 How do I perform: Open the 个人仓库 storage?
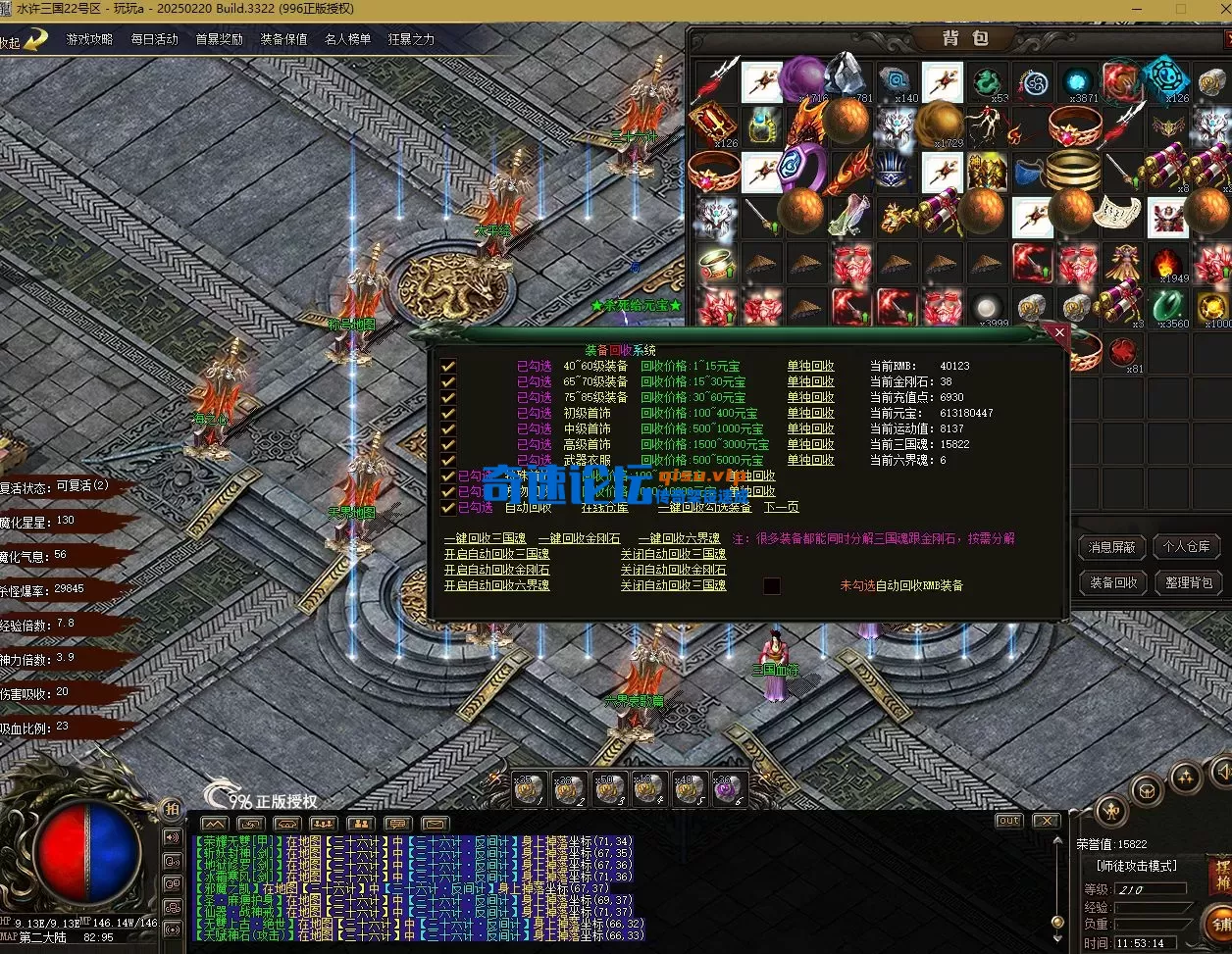[1187, 547]
